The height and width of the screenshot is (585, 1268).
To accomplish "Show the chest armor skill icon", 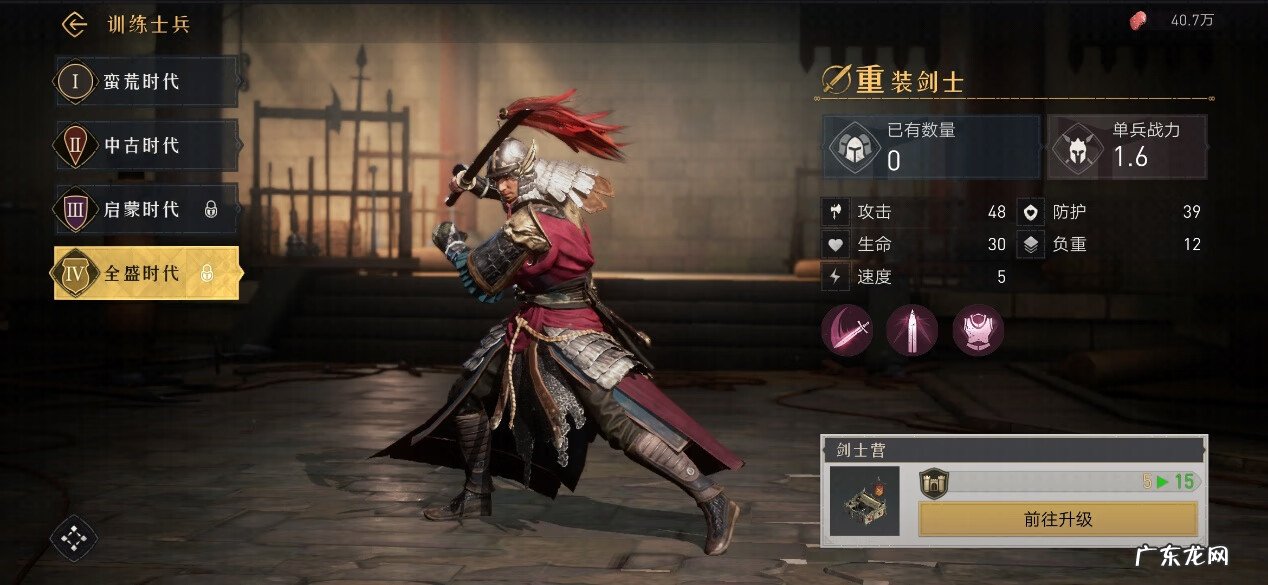I will (977, 330).
